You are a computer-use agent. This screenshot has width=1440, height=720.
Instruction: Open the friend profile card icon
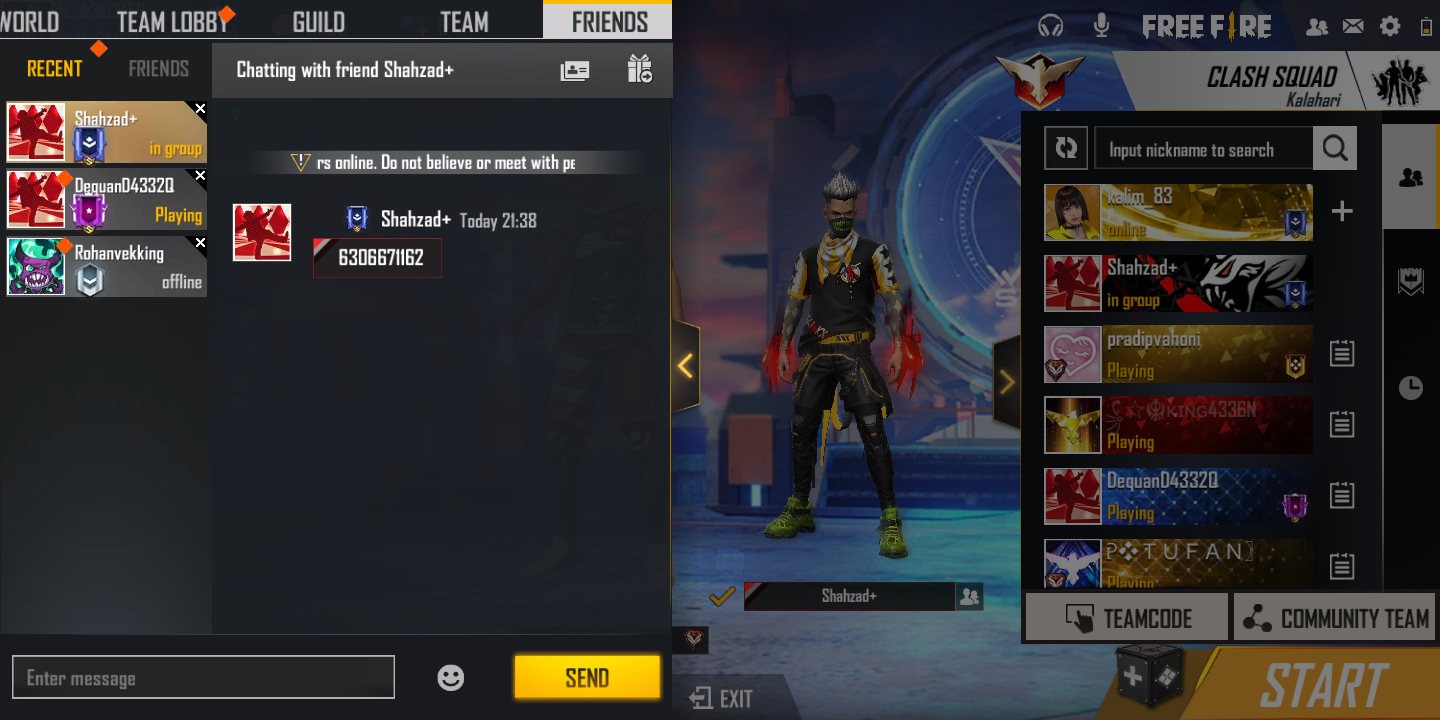click(x=575, y=70)
